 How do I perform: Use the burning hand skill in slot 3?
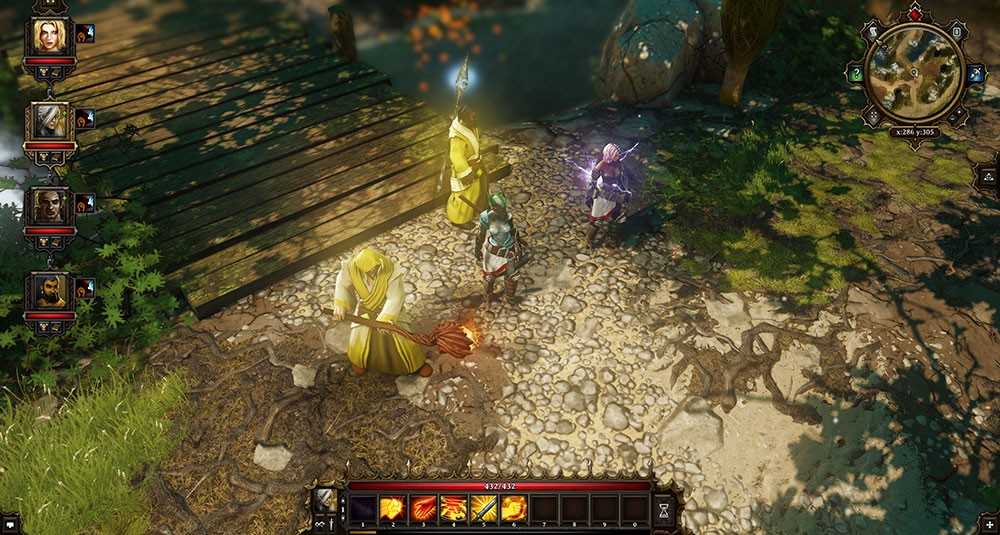click(x=423, y=509)
